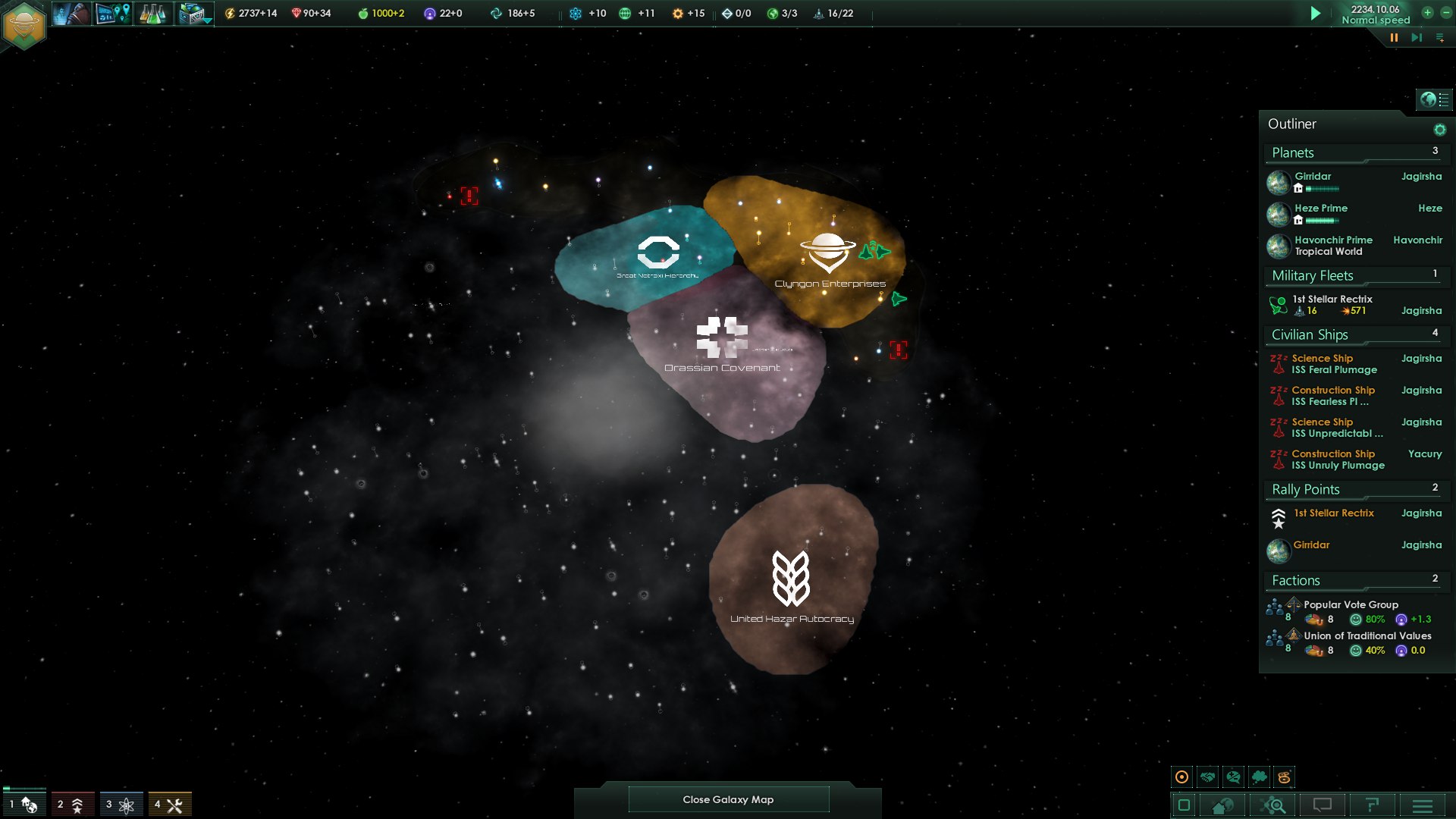Image resolution: width=1456 pixels, height=819 pixels.
Task: Toggle the orange pause button
Action: (x=1394, y=37)
